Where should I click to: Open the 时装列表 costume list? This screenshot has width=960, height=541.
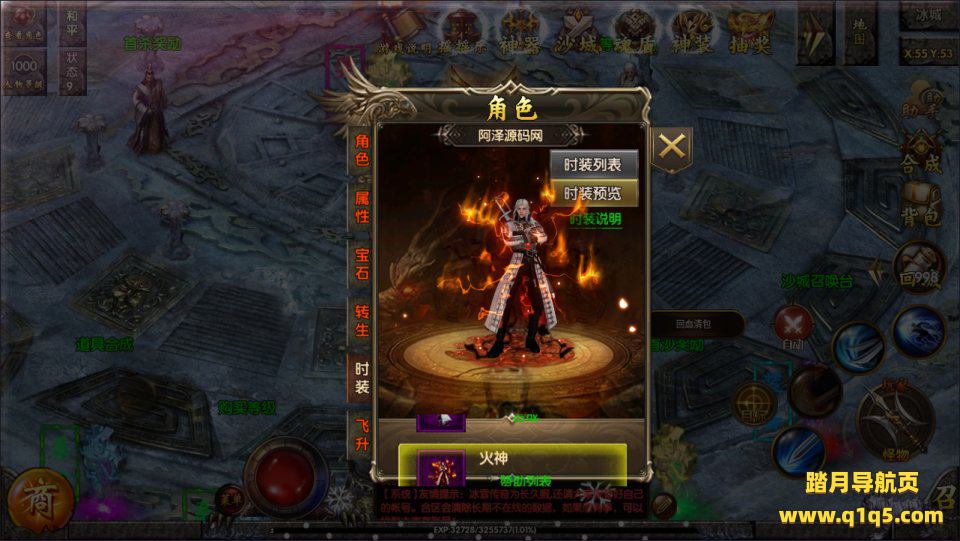pyautogui.click(x=594, y=165)
